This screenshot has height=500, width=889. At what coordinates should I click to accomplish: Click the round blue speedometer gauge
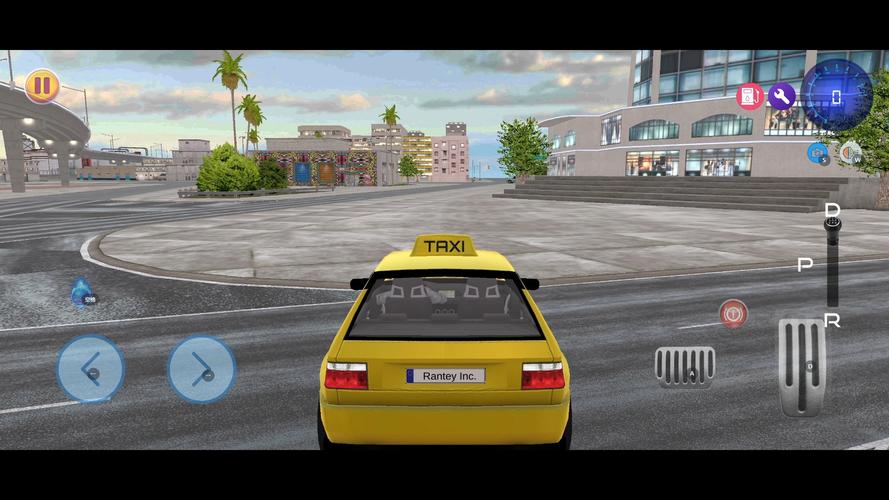[x=837, y=95]
